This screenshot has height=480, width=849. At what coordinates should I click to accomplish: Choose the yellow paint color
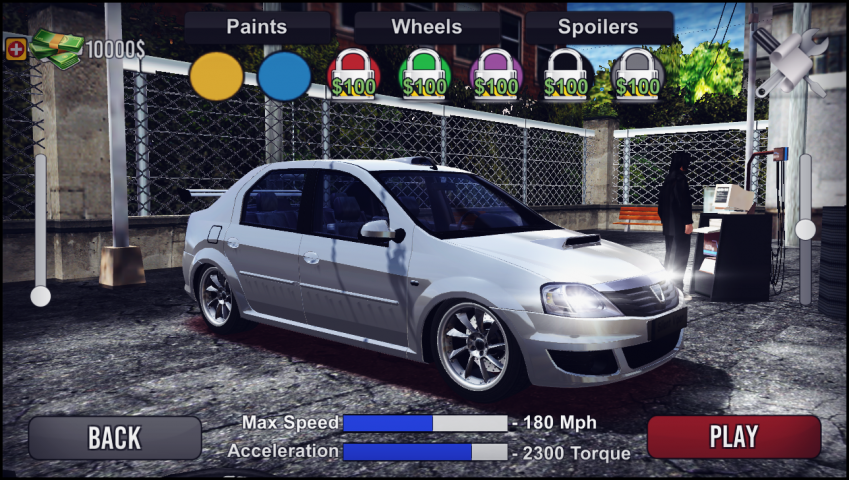coord(216,77)
